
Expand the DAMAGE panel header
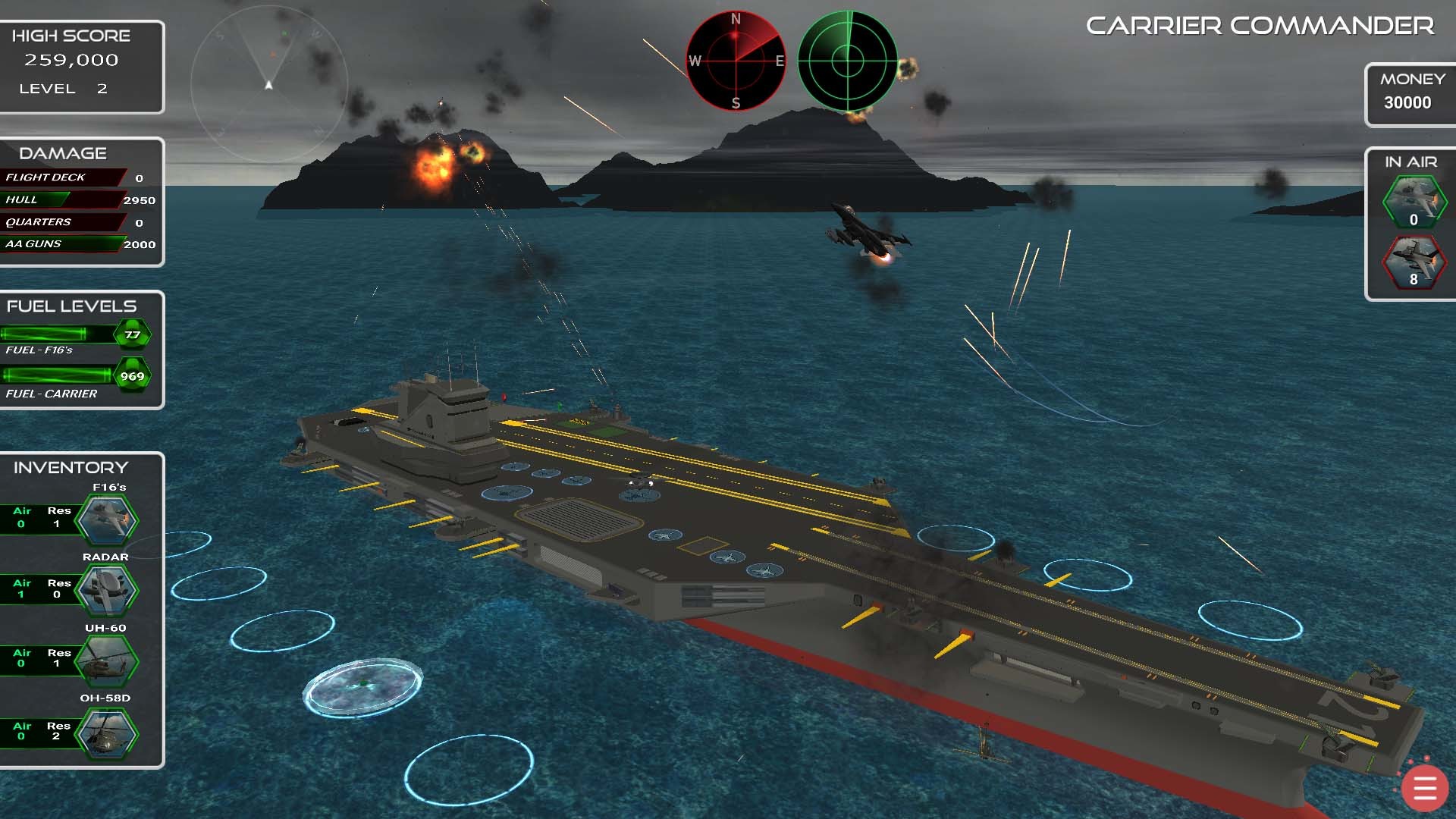pos(62,152)
